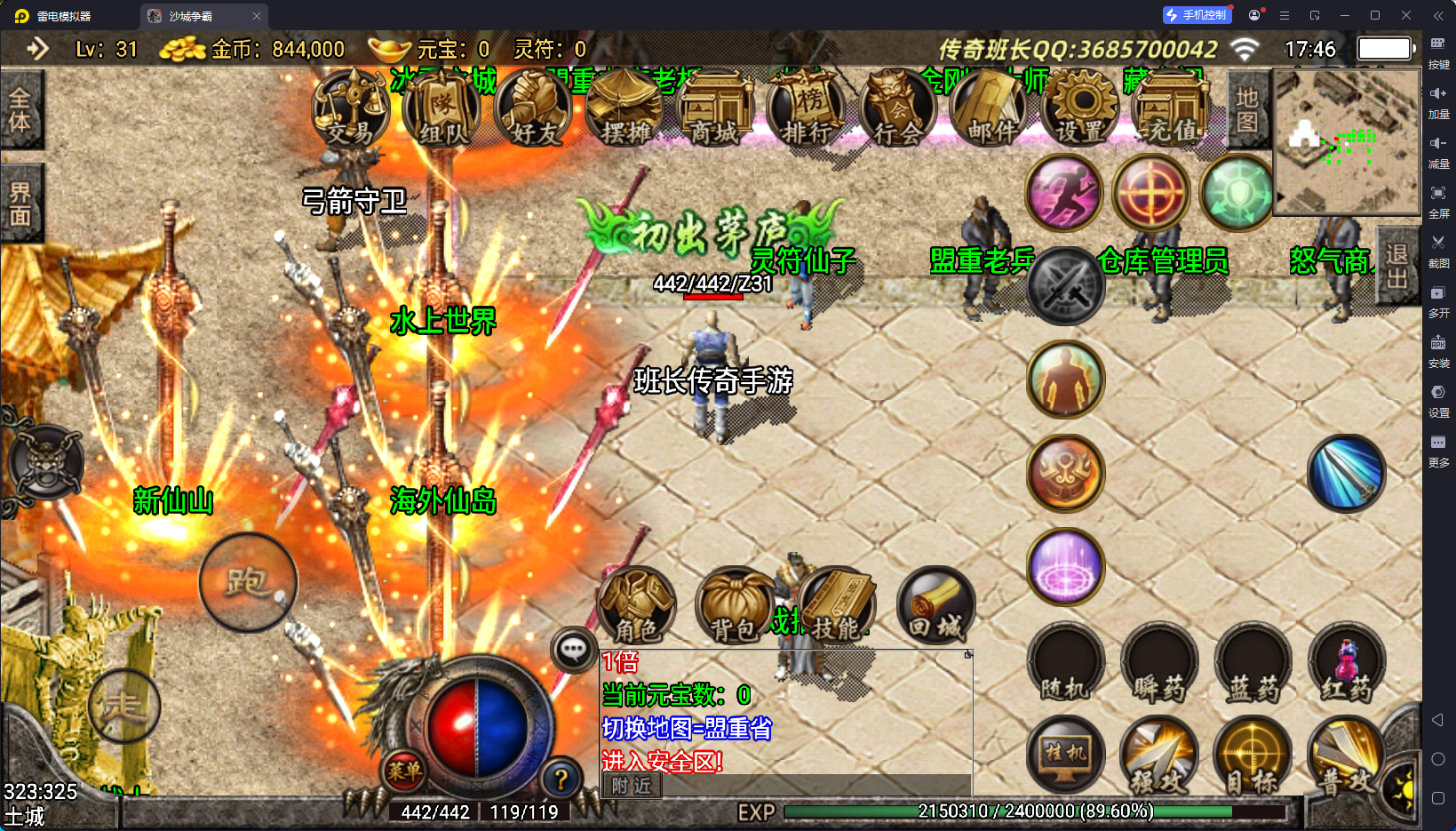The image size is (1456, 831).
Task: Toggle the 跑 run button
Action: tap(248, 582)
